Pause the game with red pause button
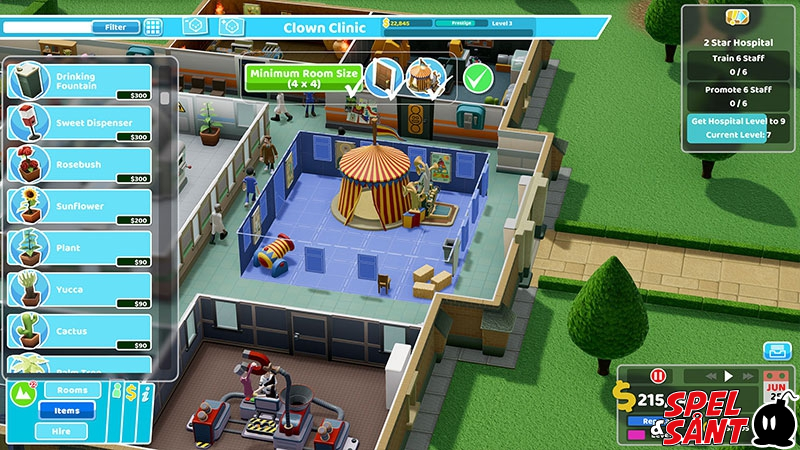800x450 pixels. [x=658, y=377]
